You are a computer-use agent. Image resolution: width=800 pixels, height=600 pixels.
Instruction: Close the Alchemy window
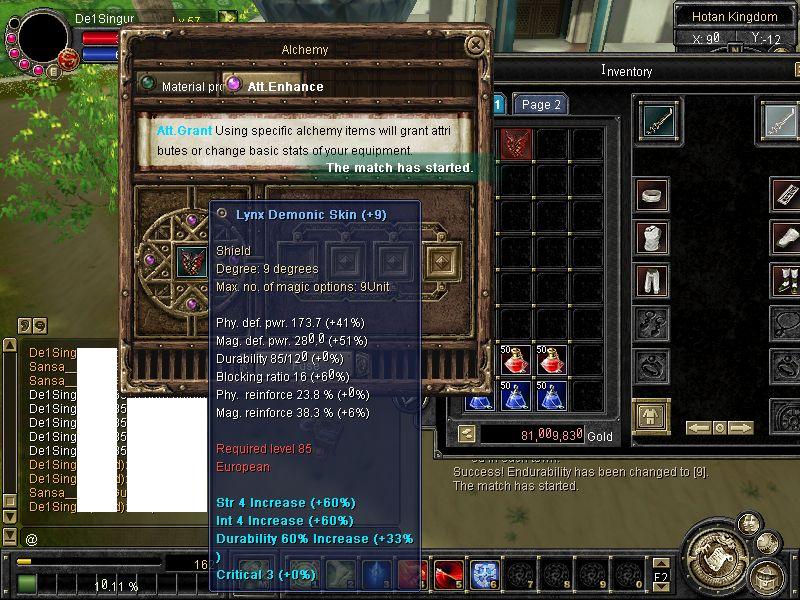pos(475,44)
